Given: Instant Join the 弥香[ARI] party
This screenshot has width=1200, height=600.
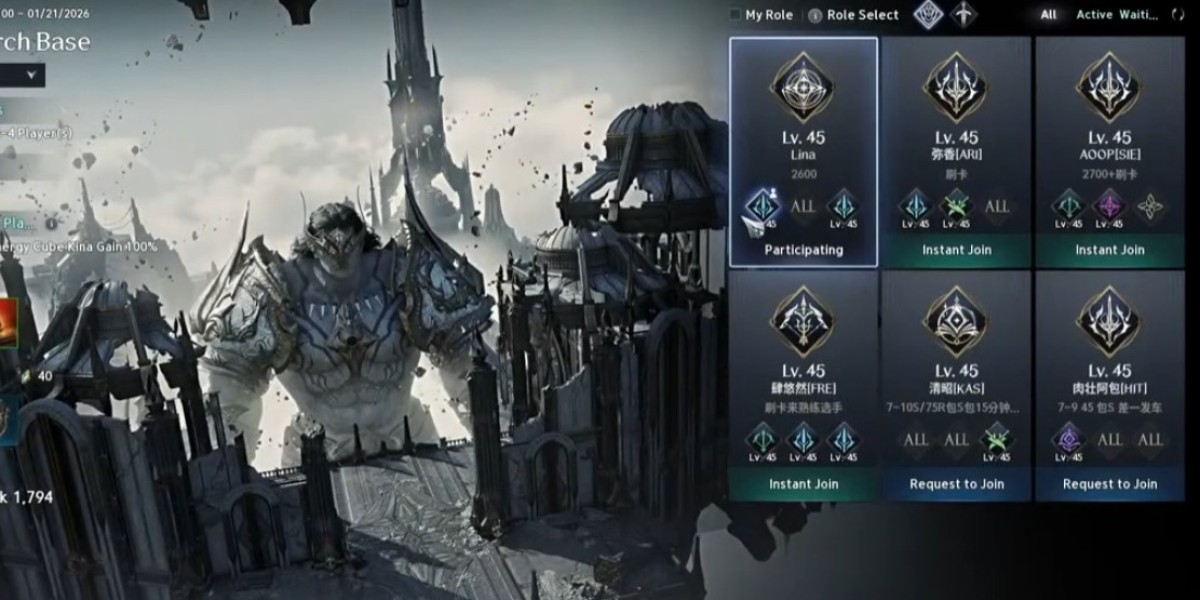Looking at the screenshot, I should tap(956, 250).
